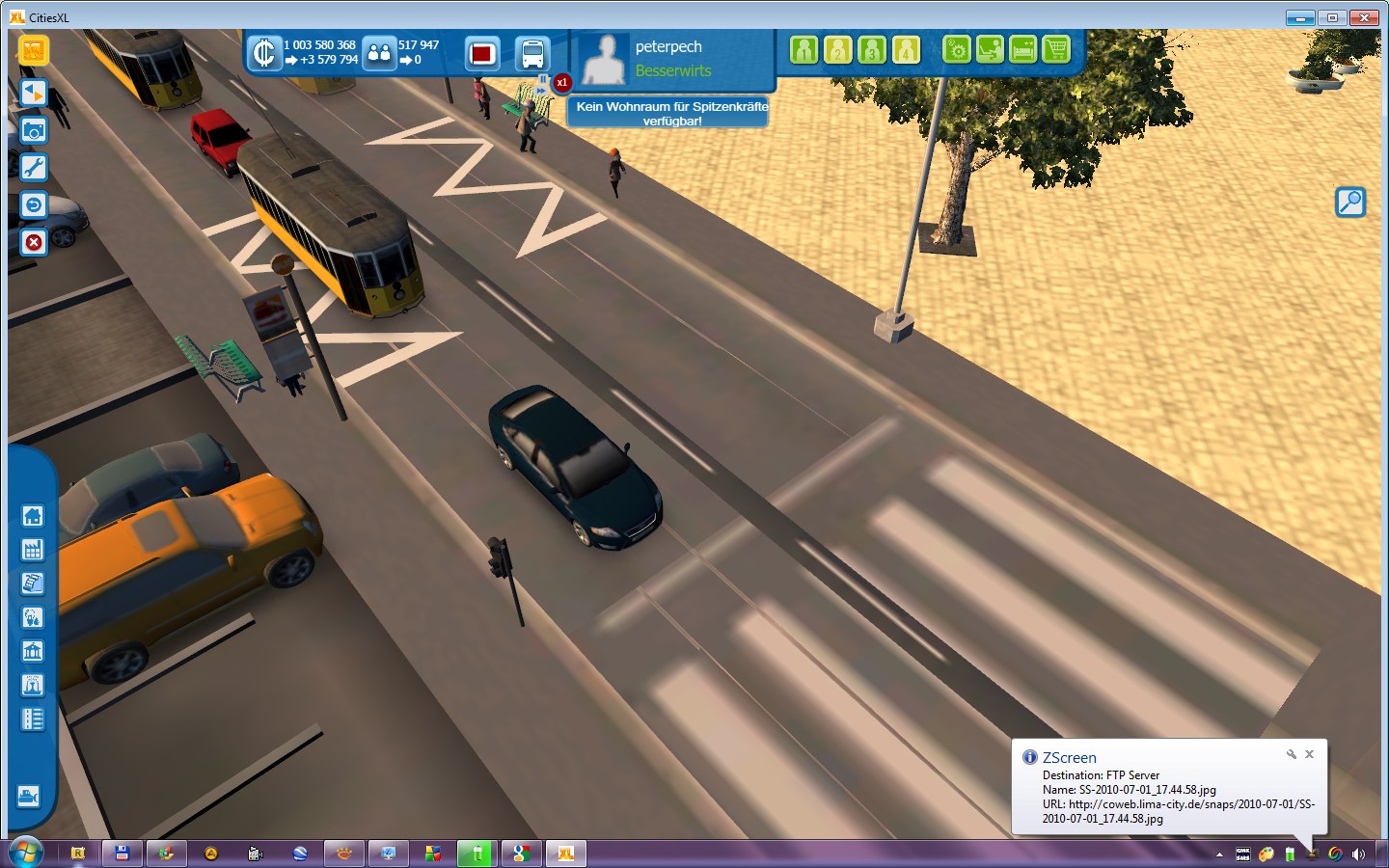Viewport: 1389px width, 868px height.
Task: Open settings with the wrench icon
Action: 33,168
